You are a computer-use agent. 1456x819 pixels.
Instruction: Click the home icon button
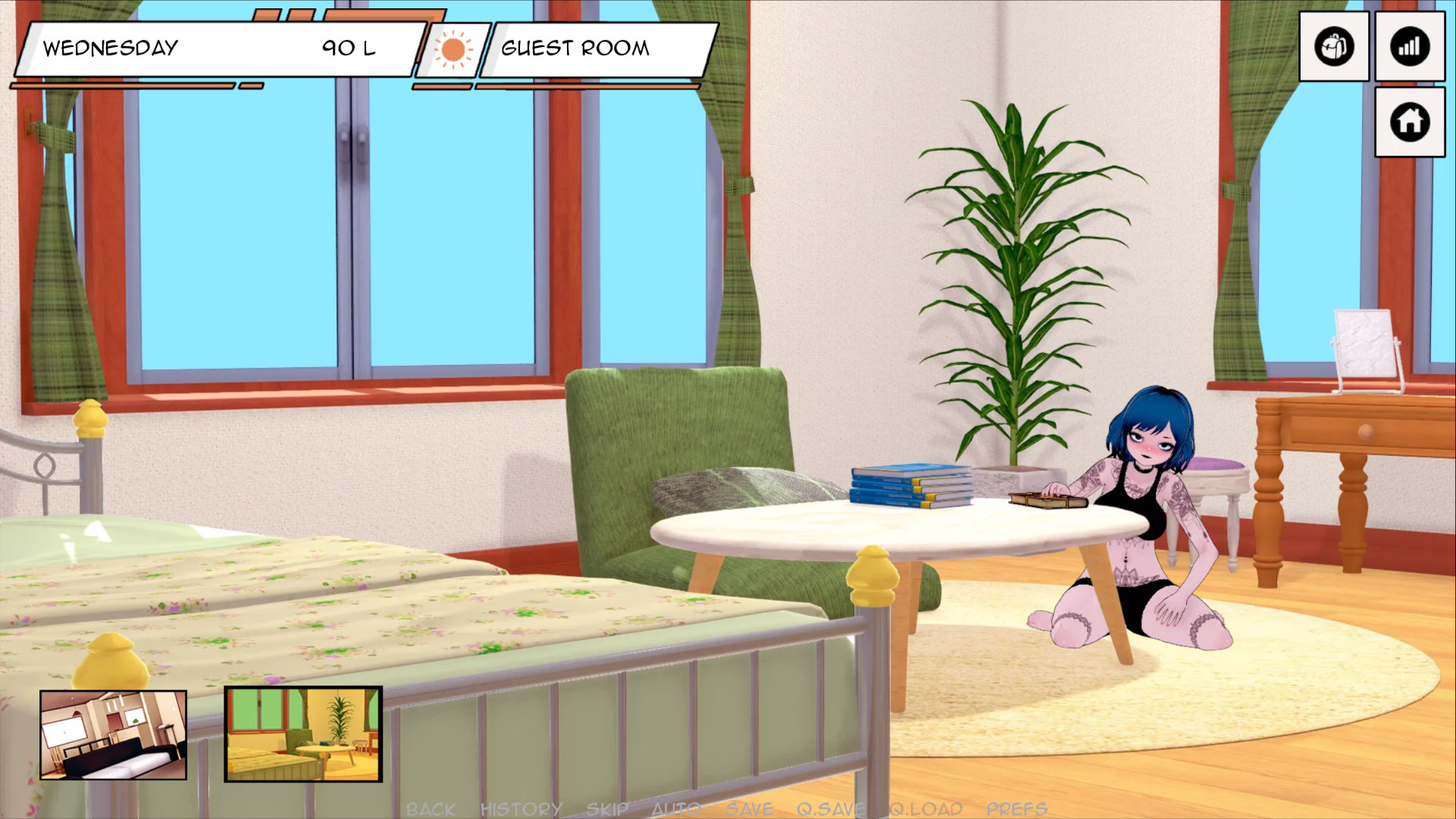[1409, 122]
